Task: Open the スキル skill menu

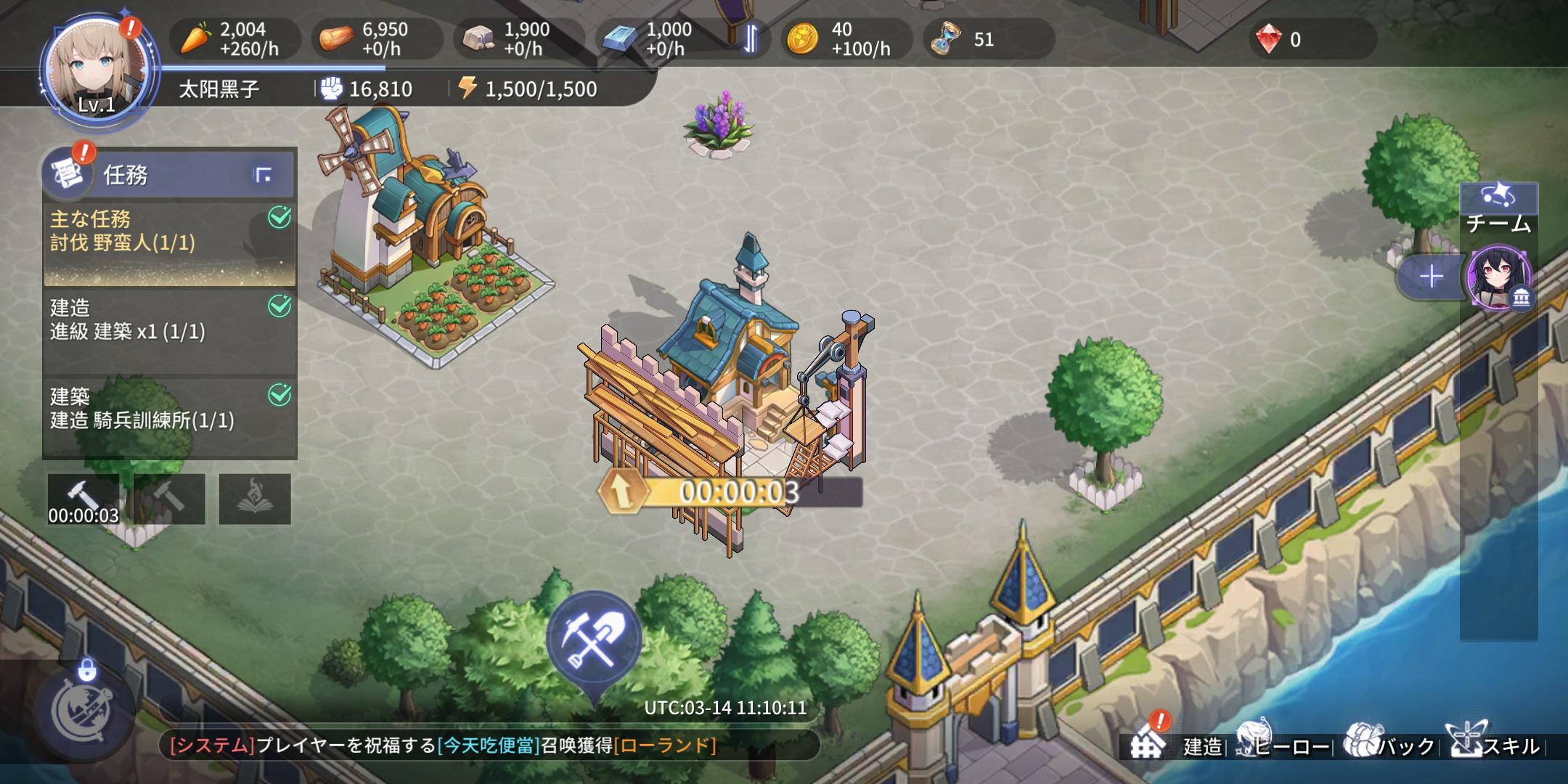Action: [x=1495, y=745]
